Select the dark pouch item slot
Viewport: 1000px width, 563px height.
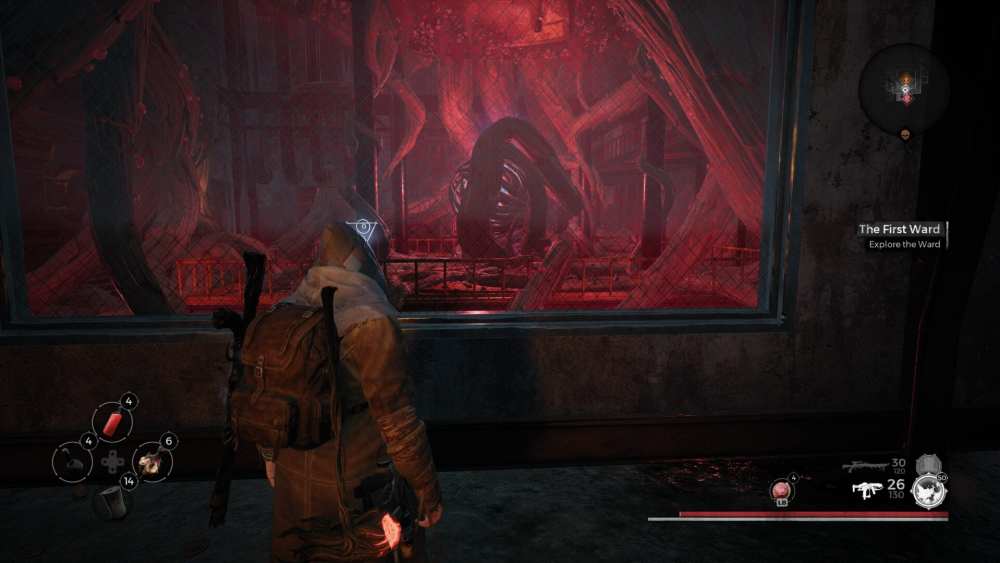(72, 461)
